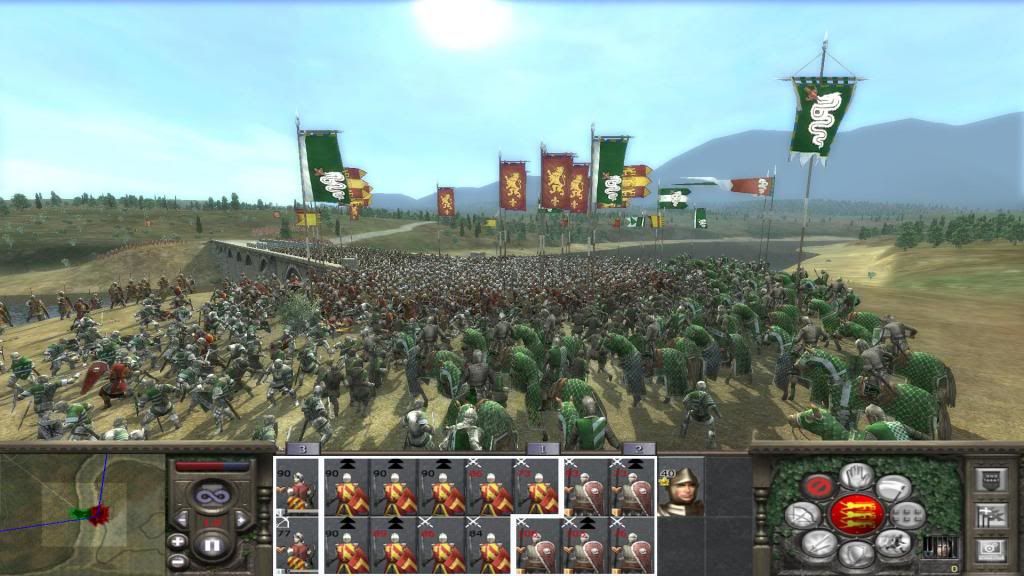Image resolution: width=1024 pixels, height=576 pixels.
Task: Zoom out the minimap with minus button
Action: click(x=178, y=561)
